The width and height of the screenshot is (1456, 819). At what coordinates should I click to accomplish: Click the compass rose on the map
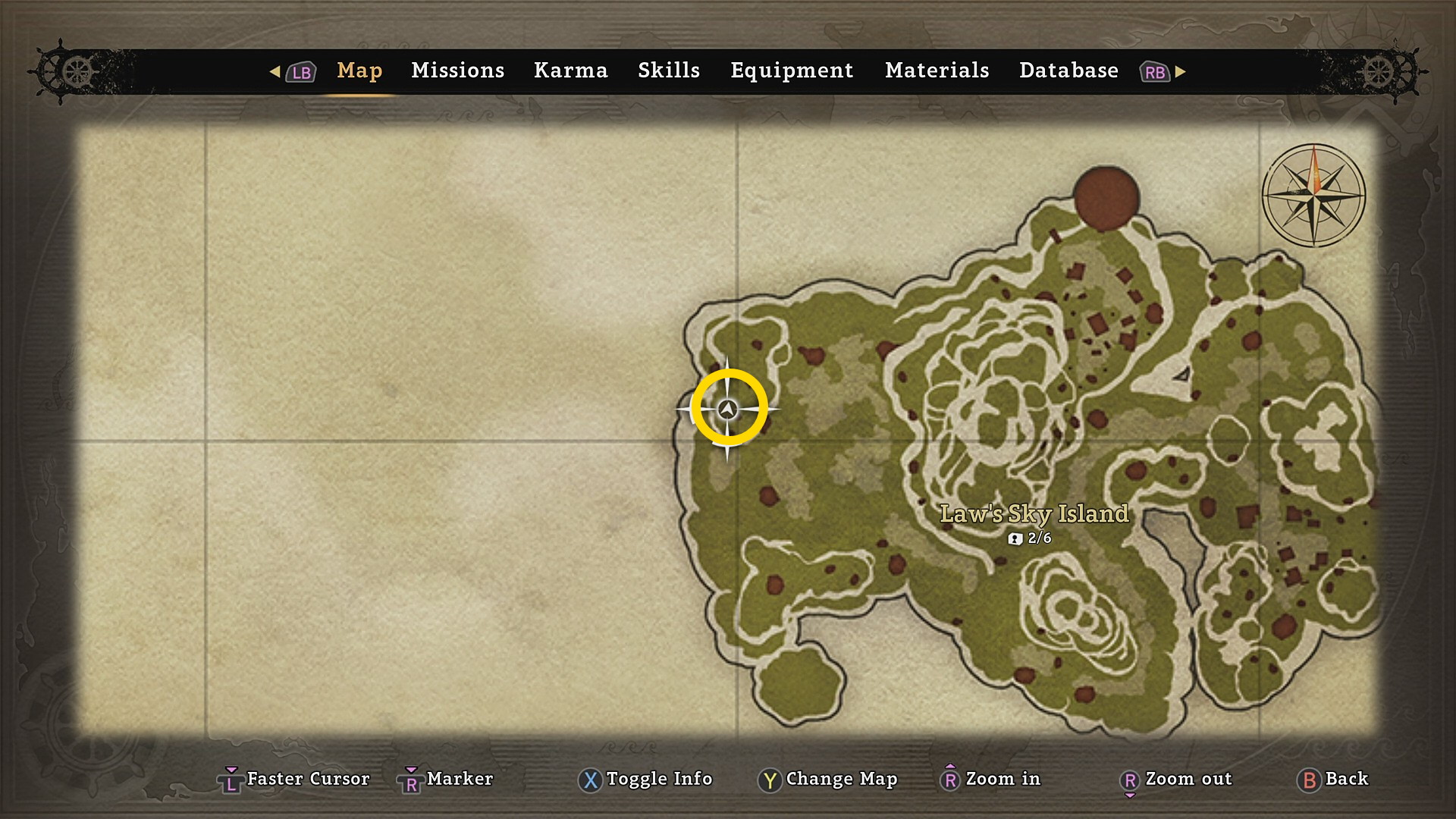click(1313, 196)
